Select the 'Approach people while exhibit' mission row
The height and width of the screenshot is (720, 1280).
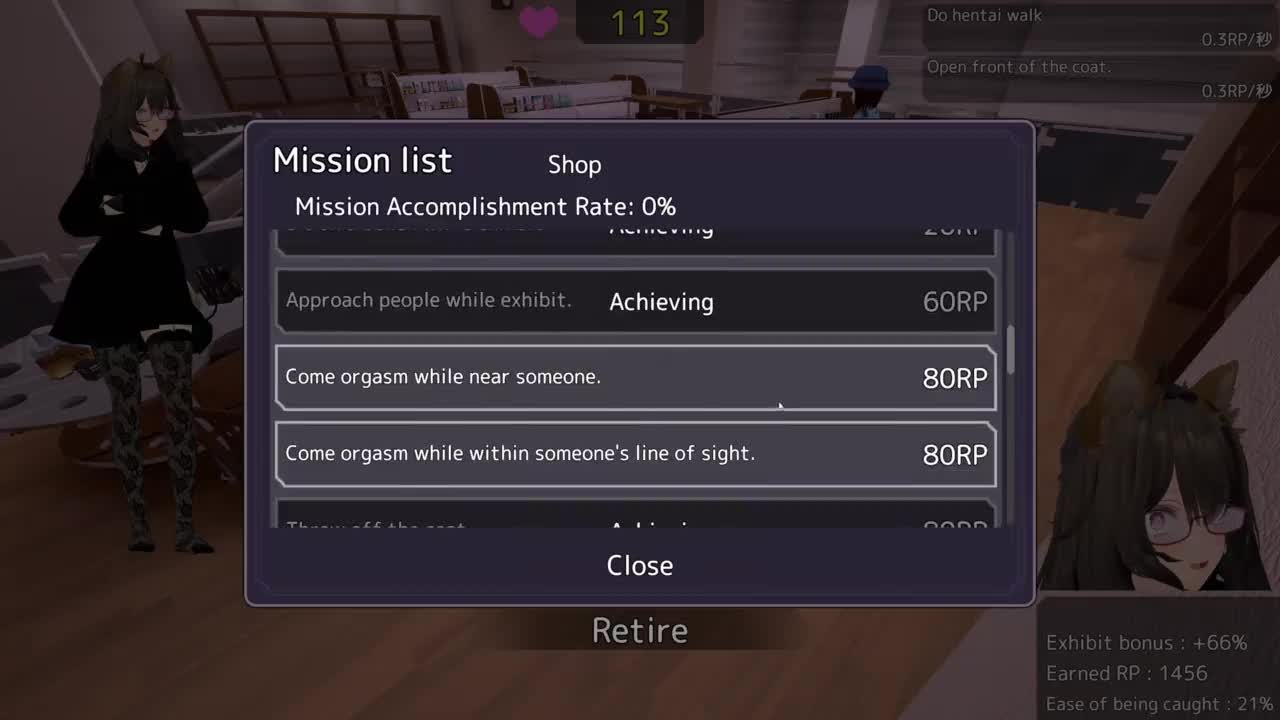636,301
